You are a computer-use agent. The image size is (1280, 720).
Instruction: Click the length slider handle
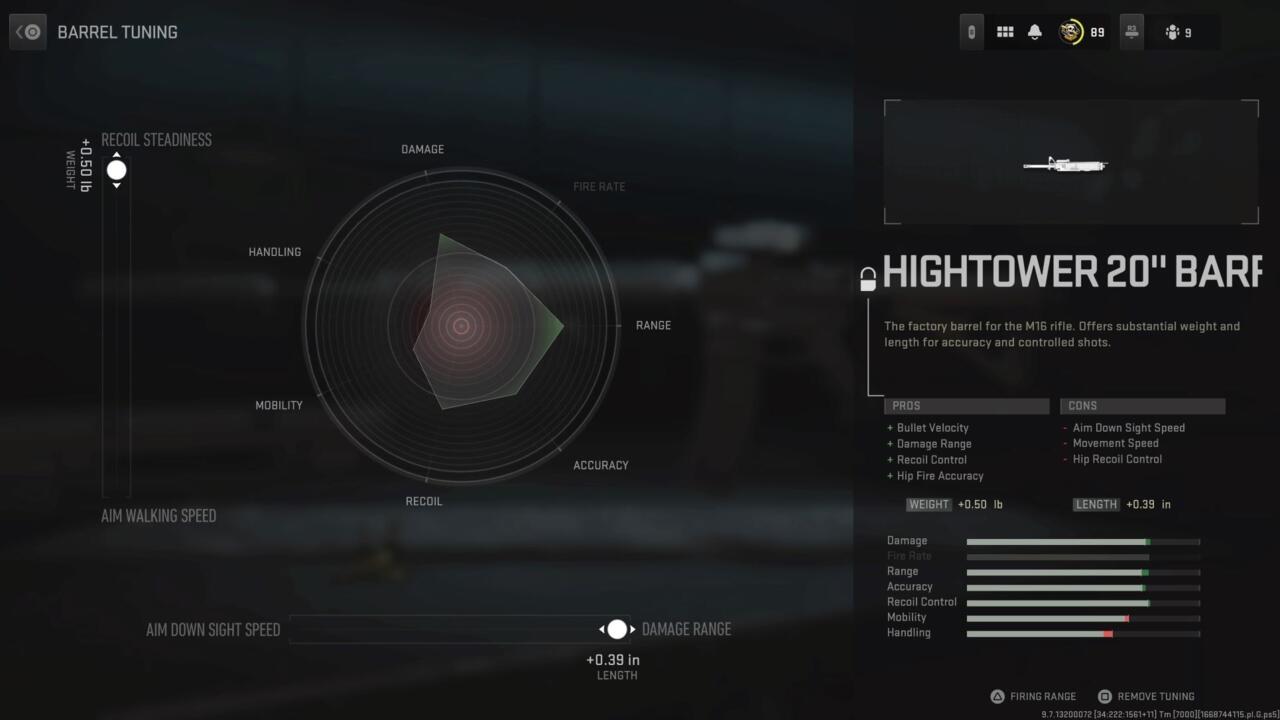[x=617, y=629]
